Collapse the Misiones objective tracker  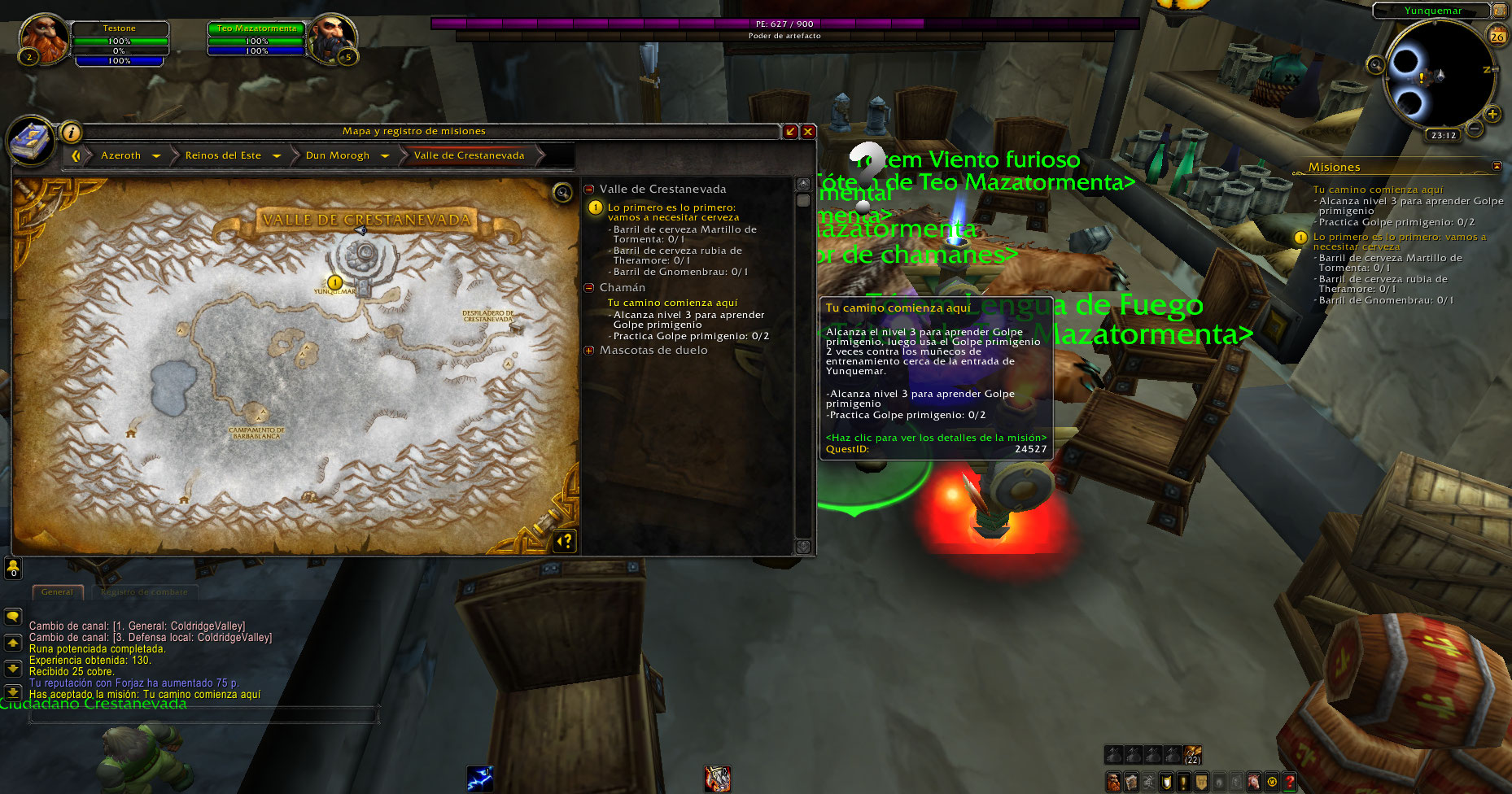click(1497, 166)
